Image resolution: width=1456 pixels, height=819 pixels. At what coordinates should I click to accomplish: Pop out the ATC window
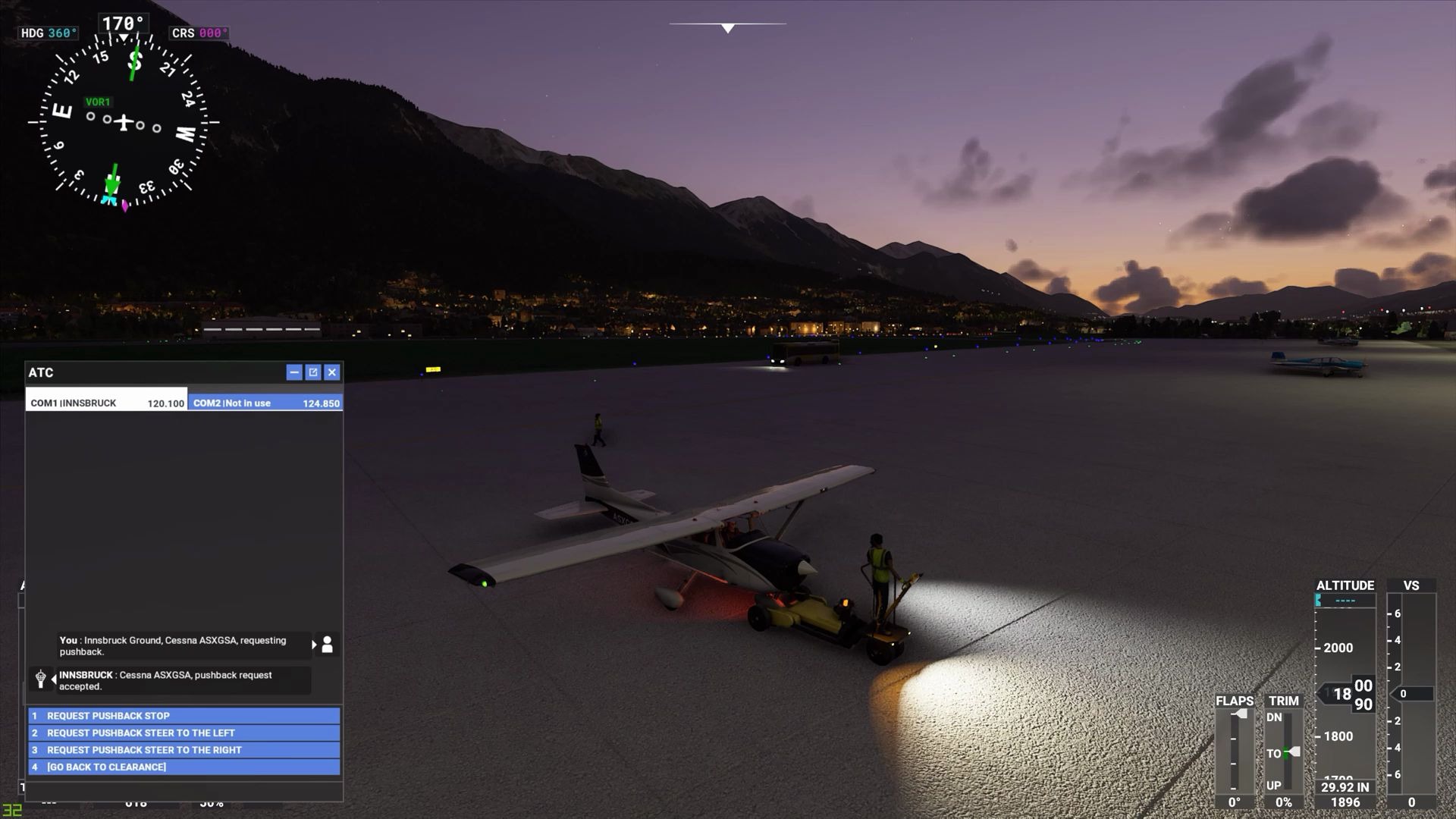313,372
